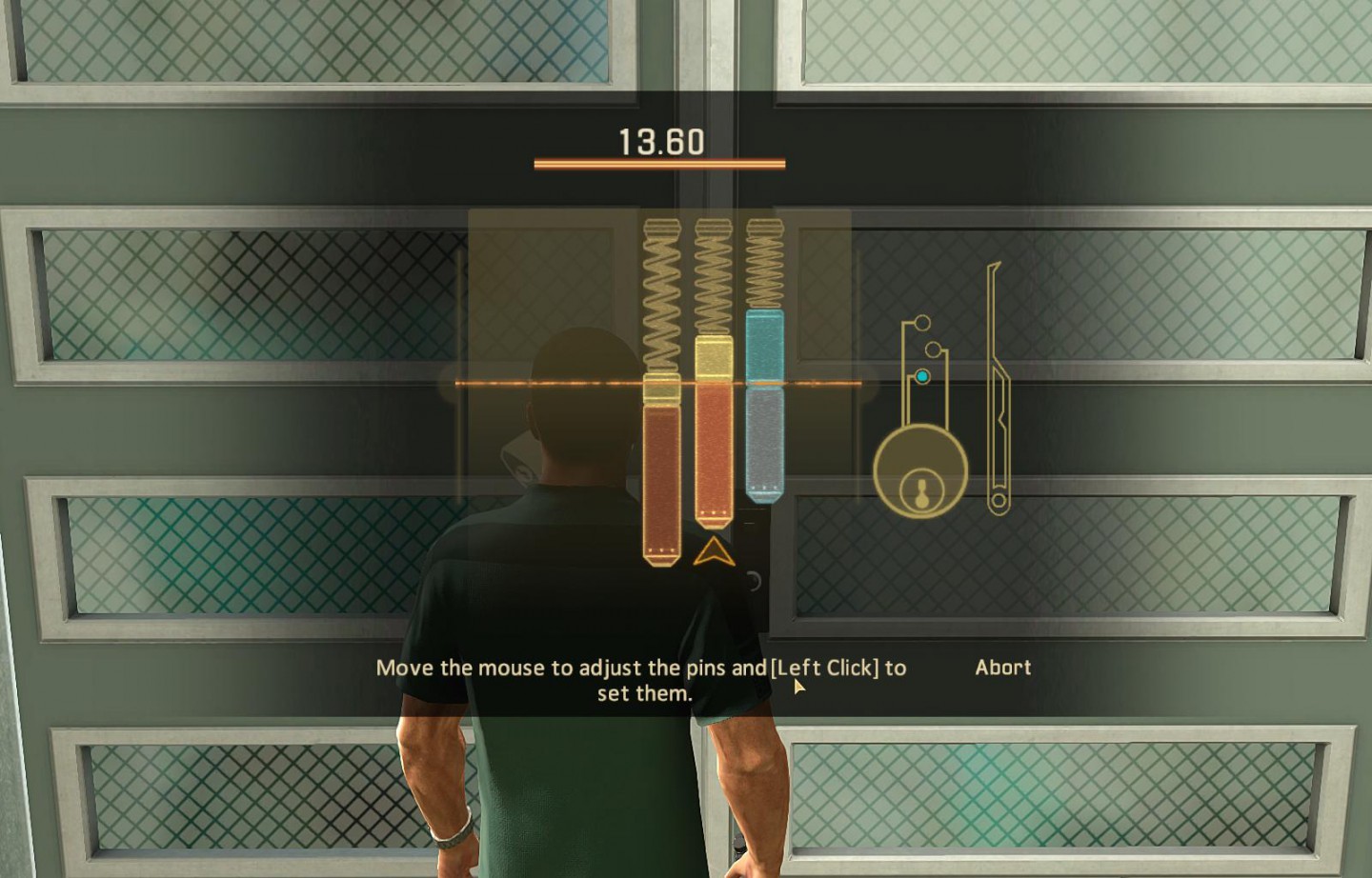Abort the lockpicking minigame
This screenshot has height=878, width=1372.
(x=1002, y=668)
